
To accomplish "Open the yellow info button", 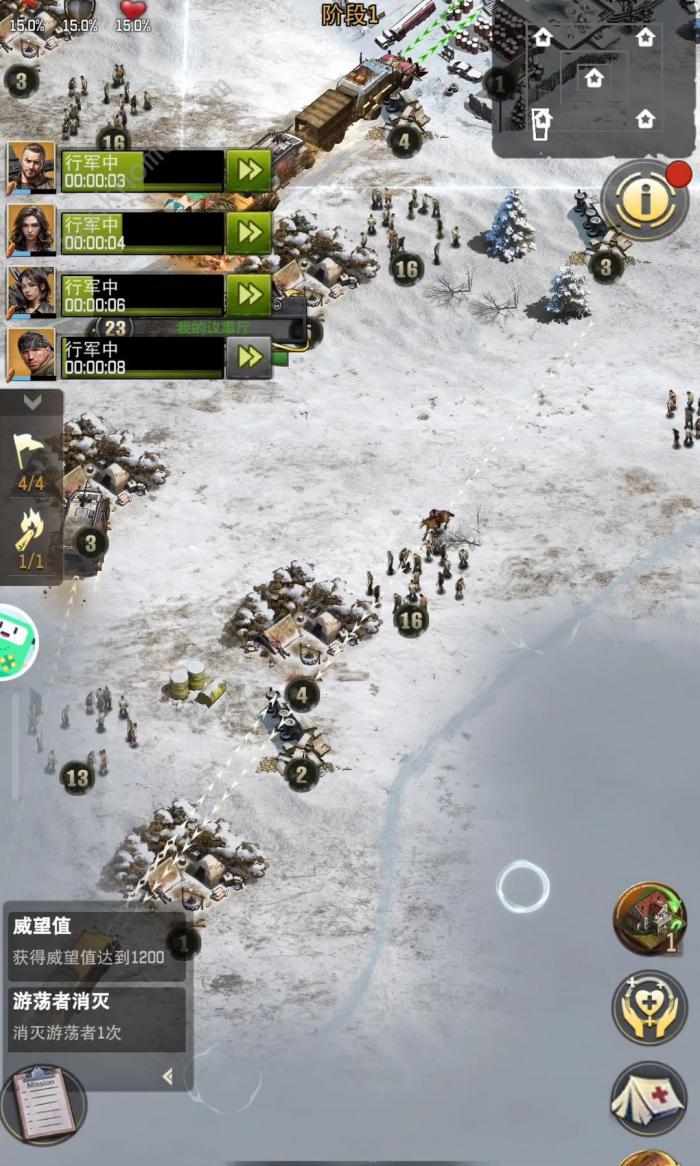I will [x=645, y=201].
